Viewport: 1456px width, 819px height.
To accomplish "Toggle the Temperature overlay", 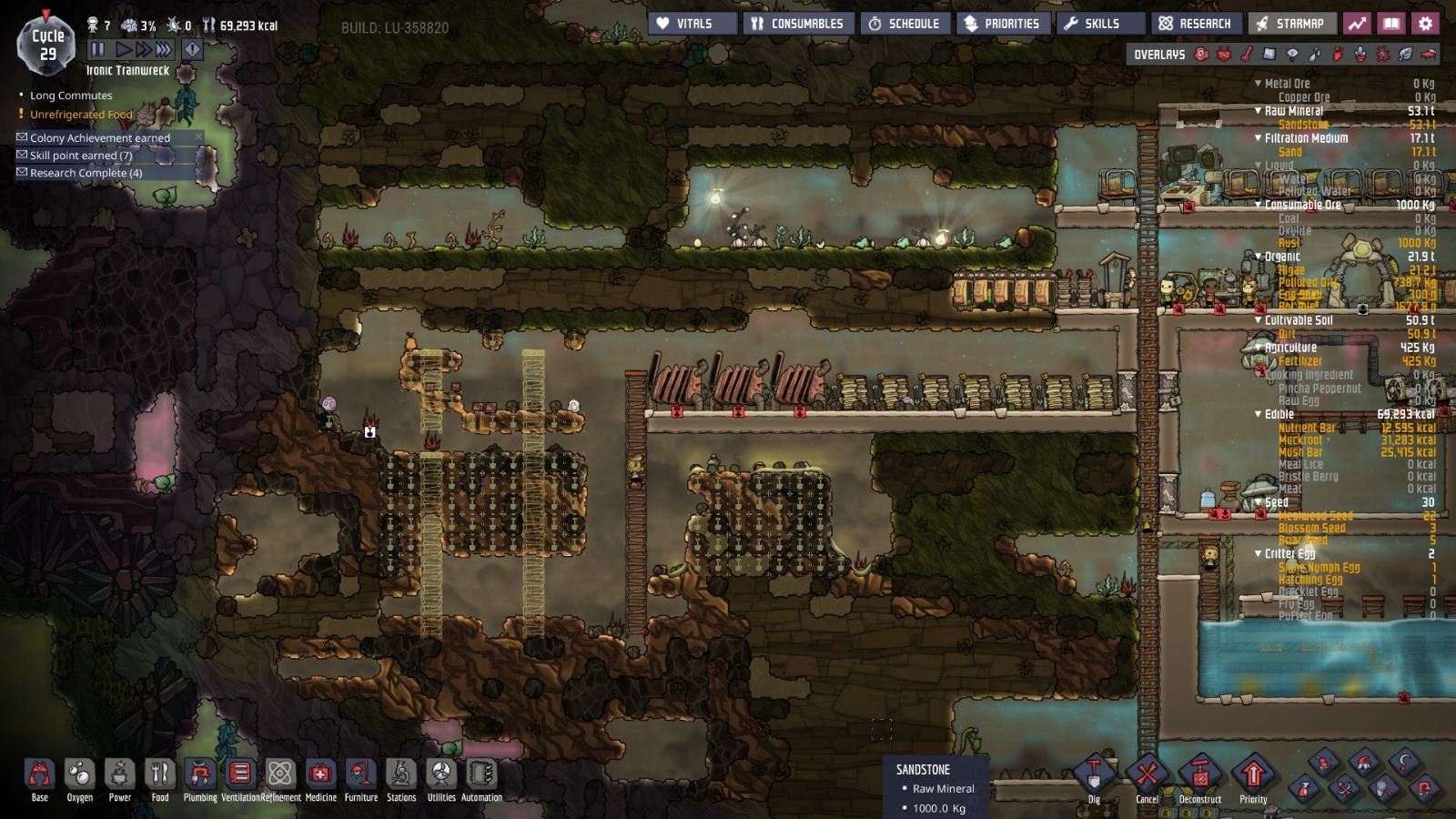I will pos(1248,56).
